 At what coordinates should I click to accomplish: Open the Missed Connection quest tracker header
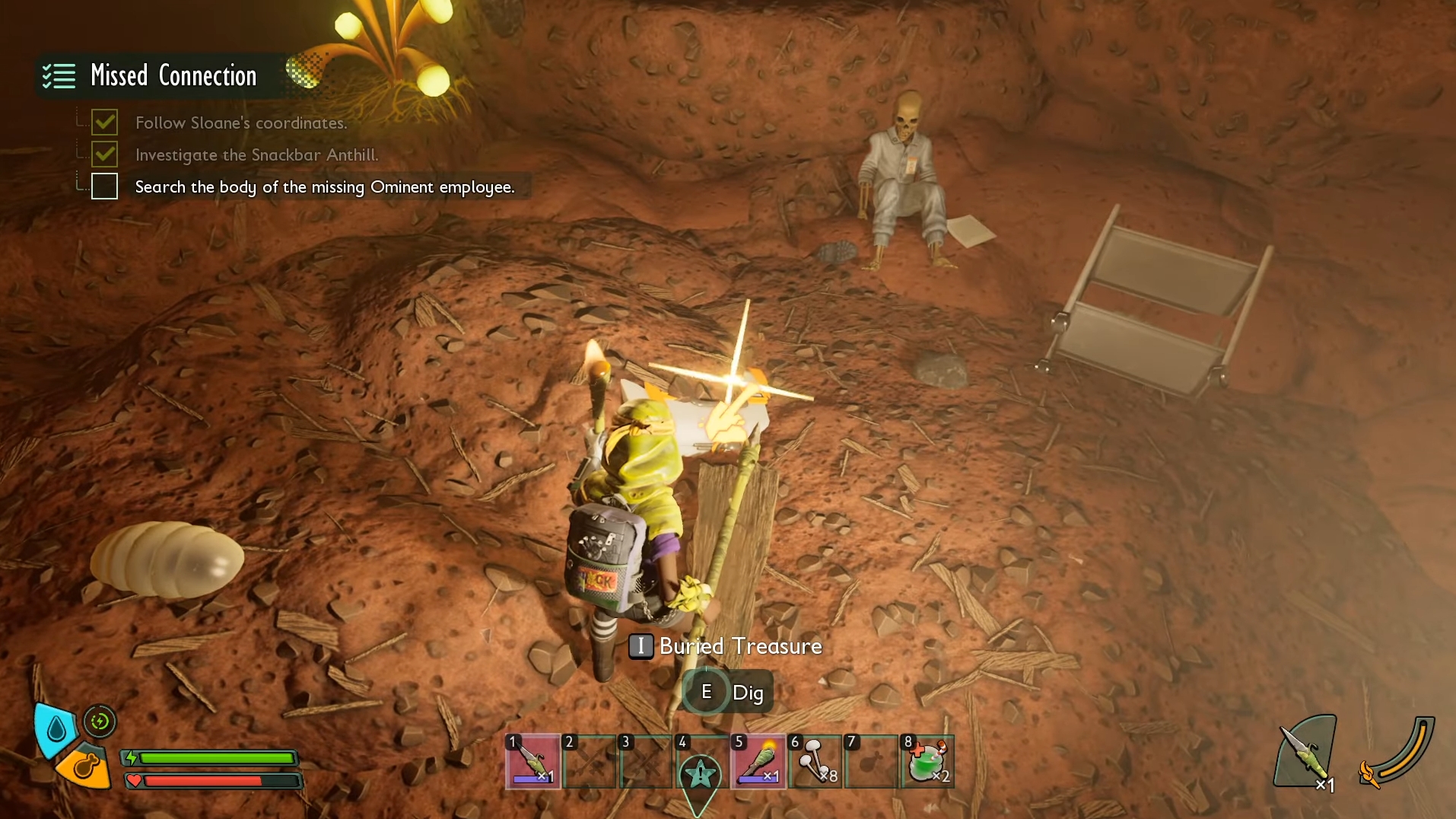pos(173,76)
